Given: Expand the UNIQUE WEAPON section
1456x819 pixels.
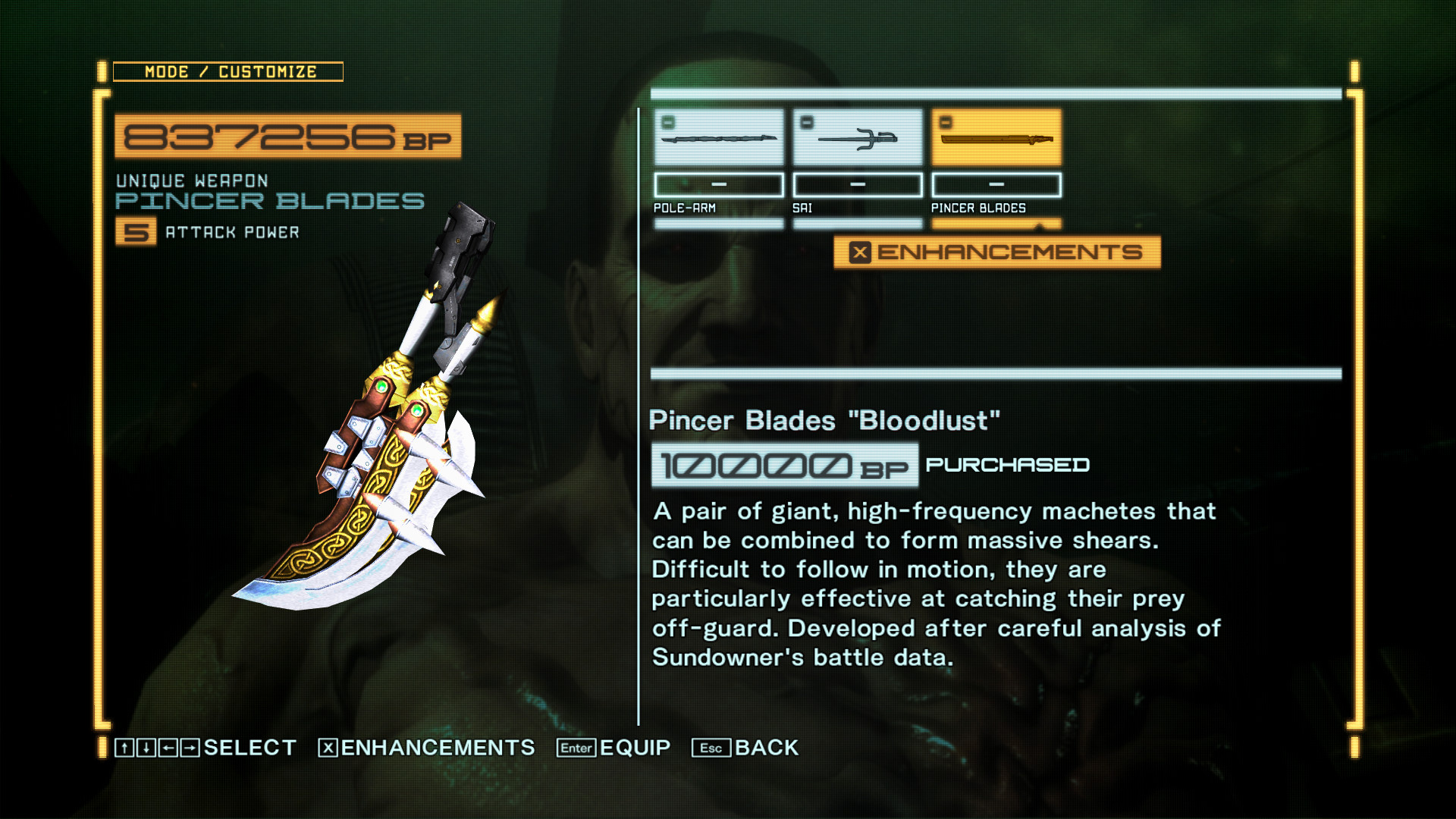Looking at the screenshot, I should pos(192,180).
